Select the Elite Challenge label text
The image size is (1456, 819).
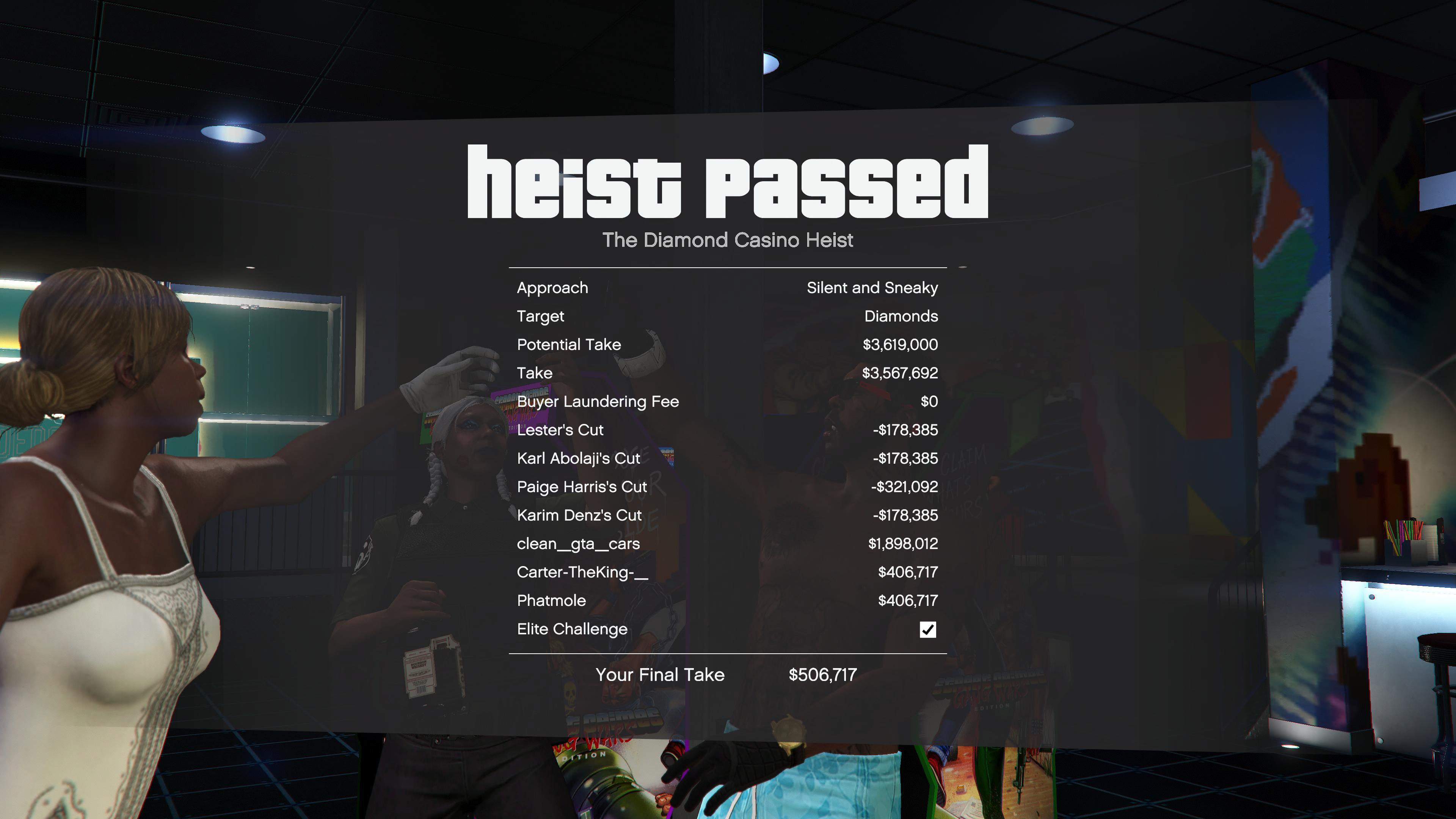point(572,629)
